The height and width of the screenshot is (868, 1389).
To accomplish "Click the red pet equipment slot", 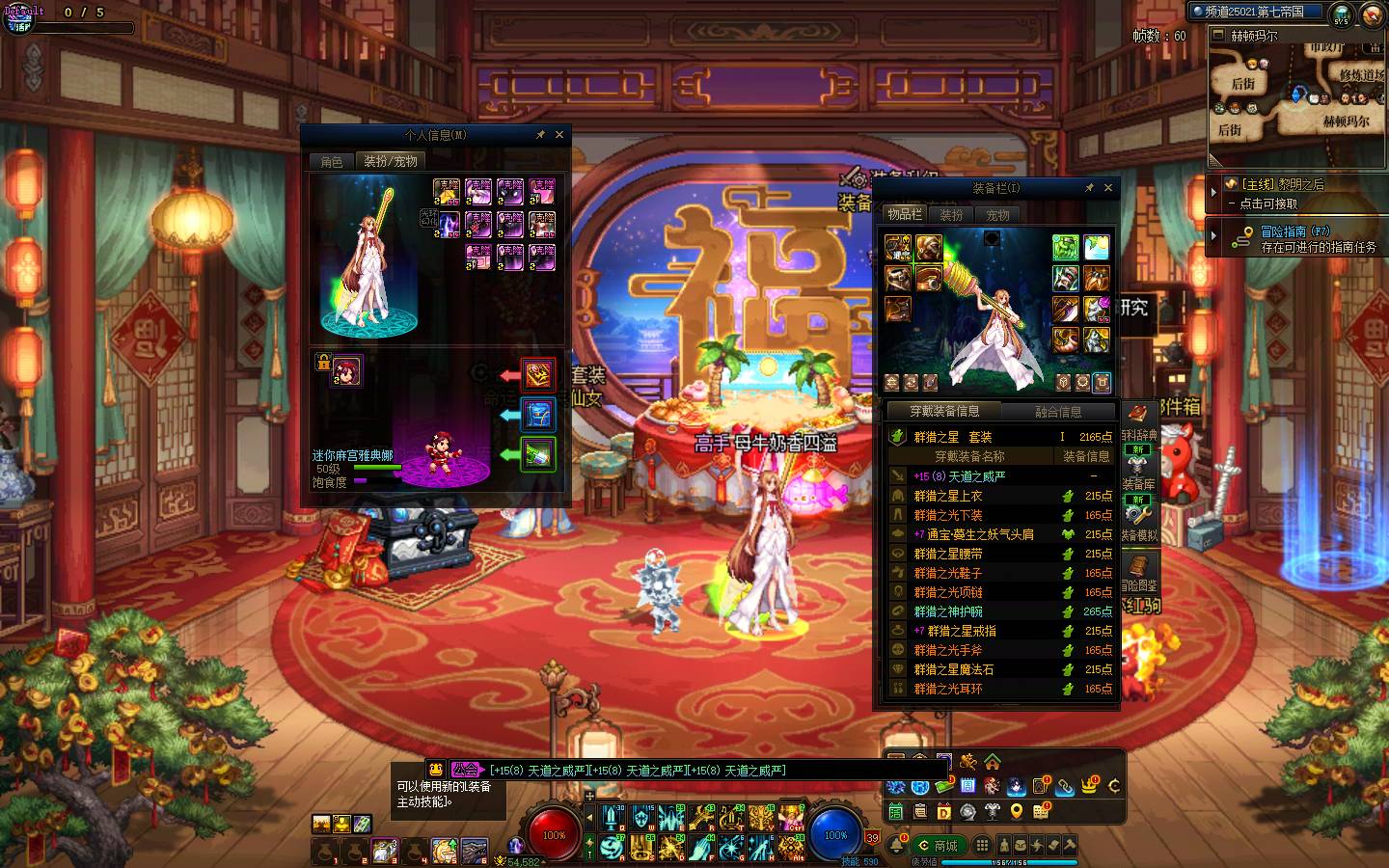I will (538, 374).
